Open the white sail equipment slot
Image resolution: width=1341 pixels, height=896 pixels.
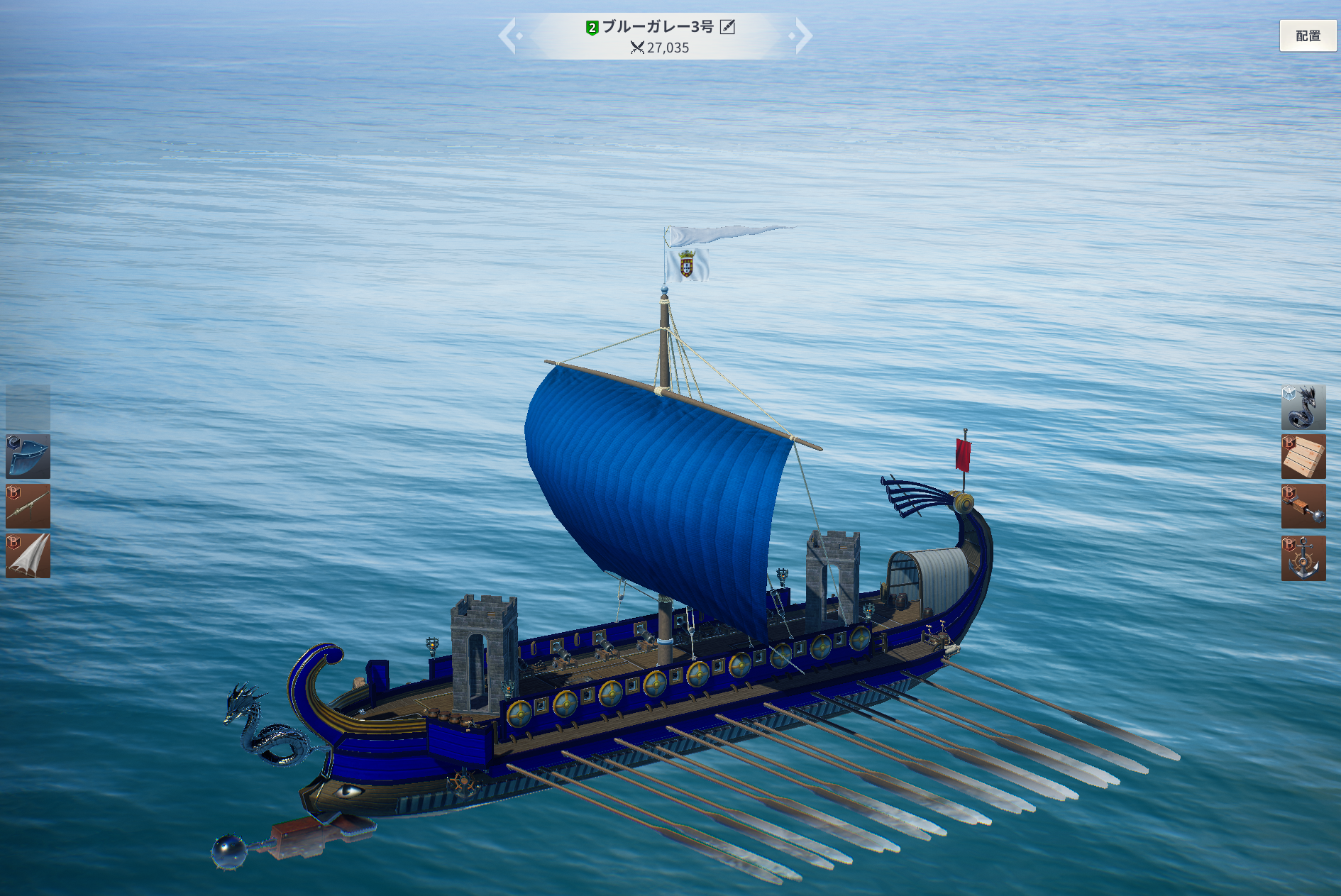(x=28, y=556)
